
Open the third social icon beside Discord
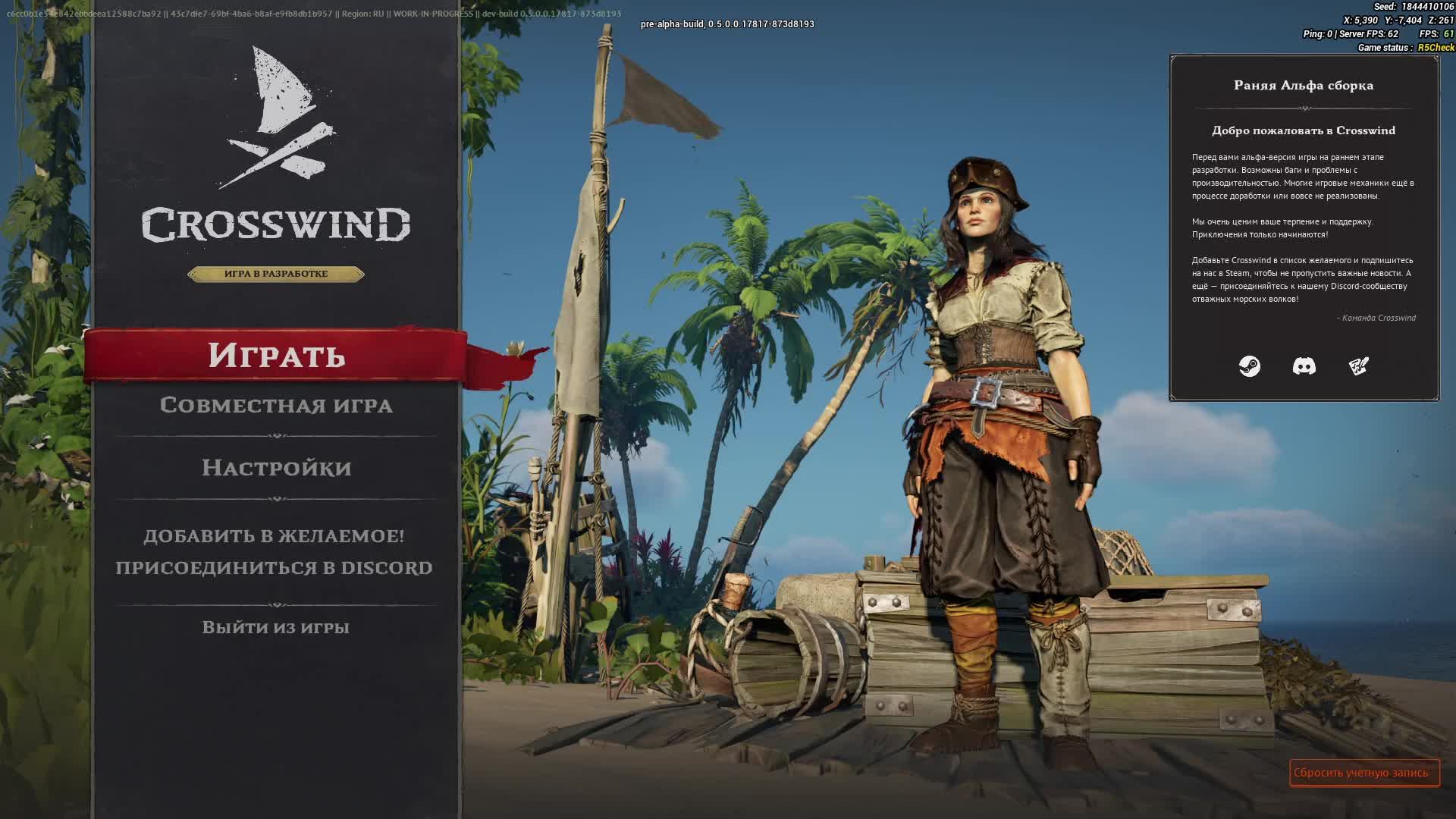click(1358, 366)
